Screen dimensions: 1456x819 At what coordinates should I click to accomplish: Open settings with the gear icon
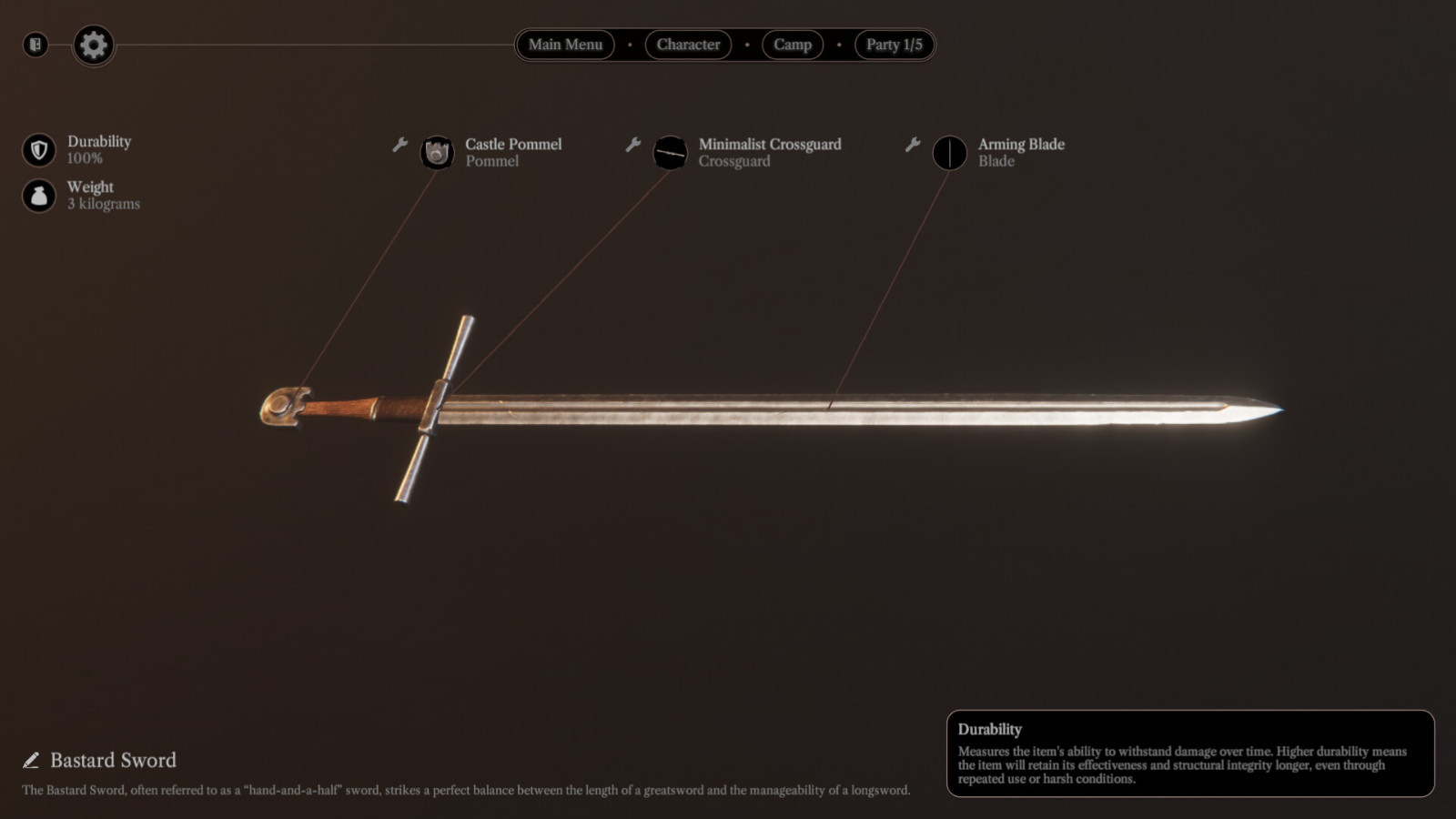93,45
